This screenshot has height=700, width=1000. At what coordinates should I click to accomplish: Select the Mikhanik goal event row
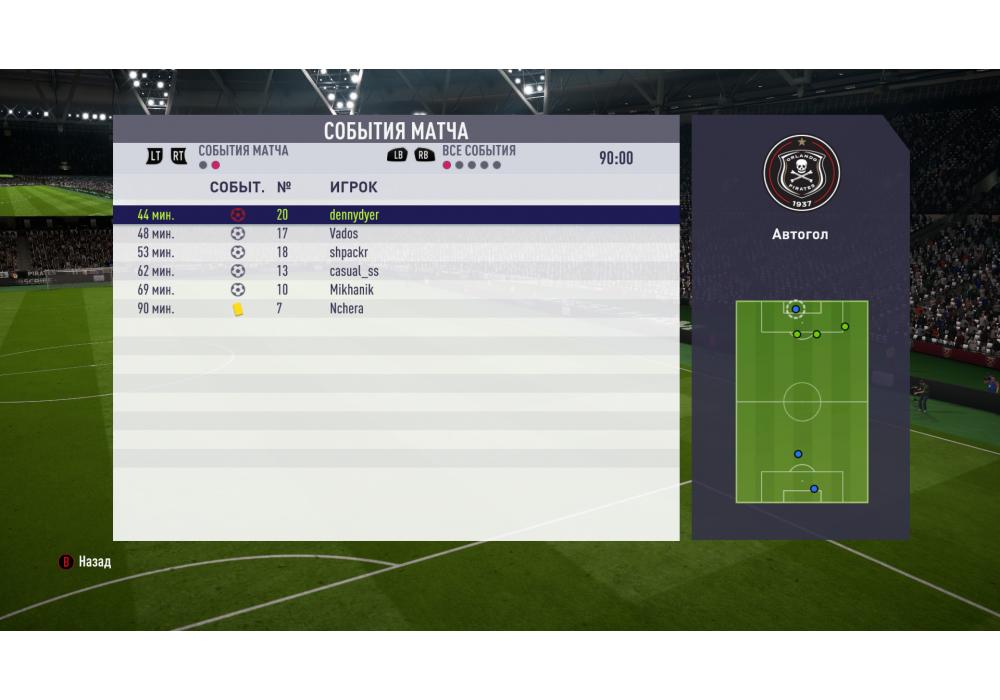pyautogui.click(x=395, y=290)
